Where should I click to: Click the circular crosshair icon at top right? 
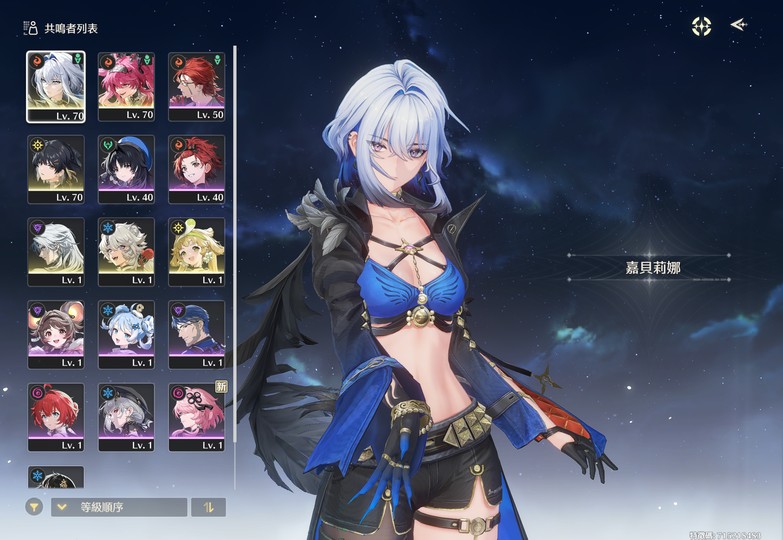pos(702,26)
